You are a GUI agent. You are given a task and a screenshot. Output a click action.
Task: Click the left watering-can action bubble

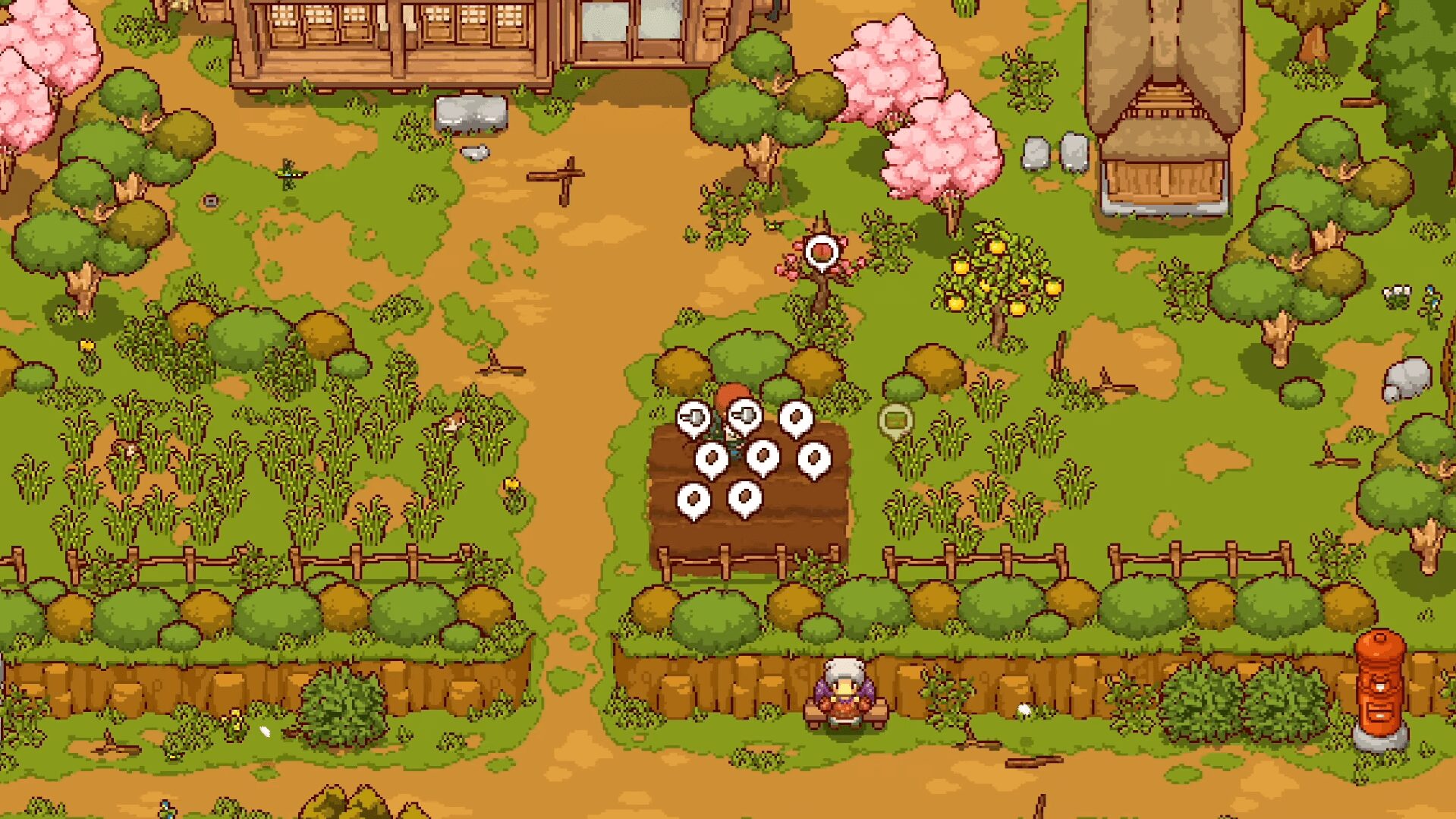pos(693,415)
